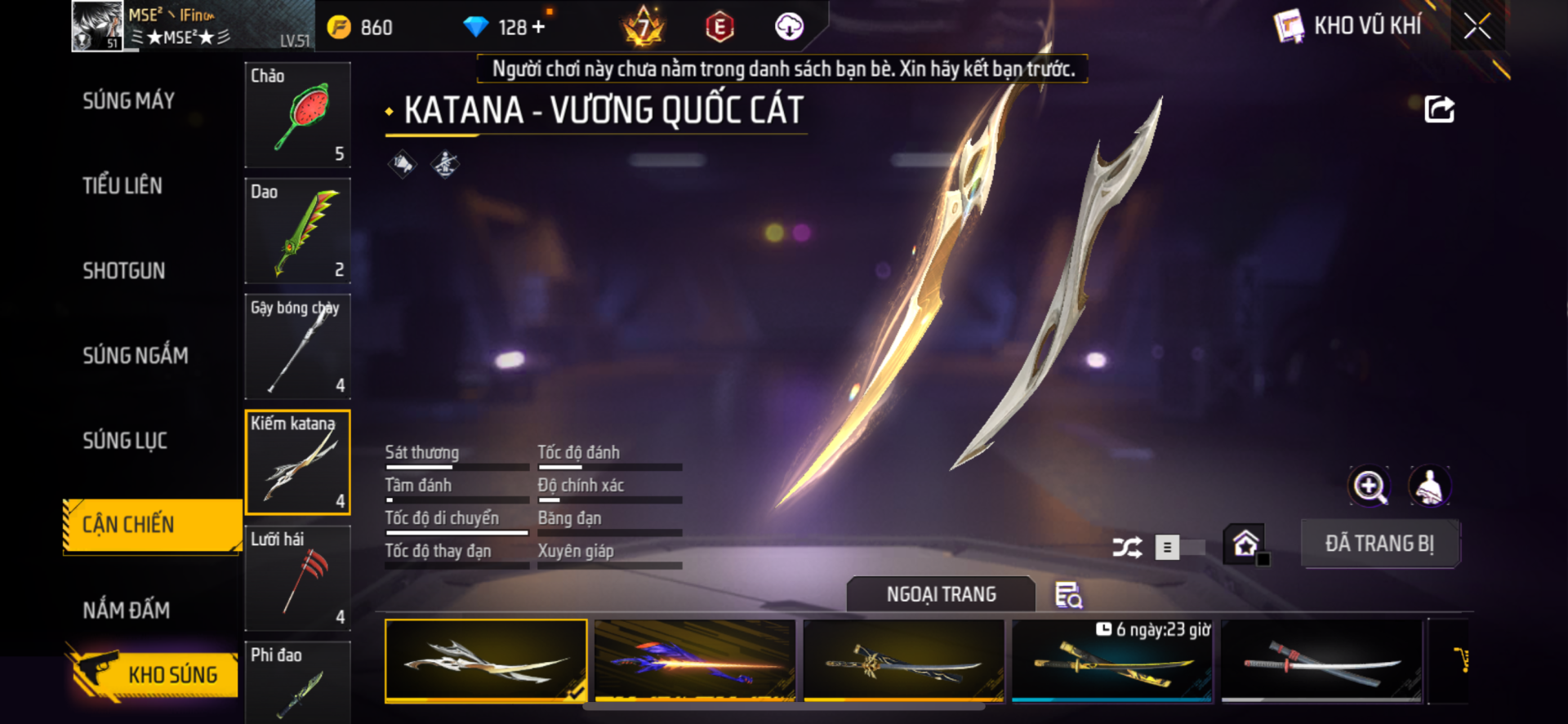Choose the Súng Lục category
The width and height of the screenshot is (1568, 724).
pos(125,441)
